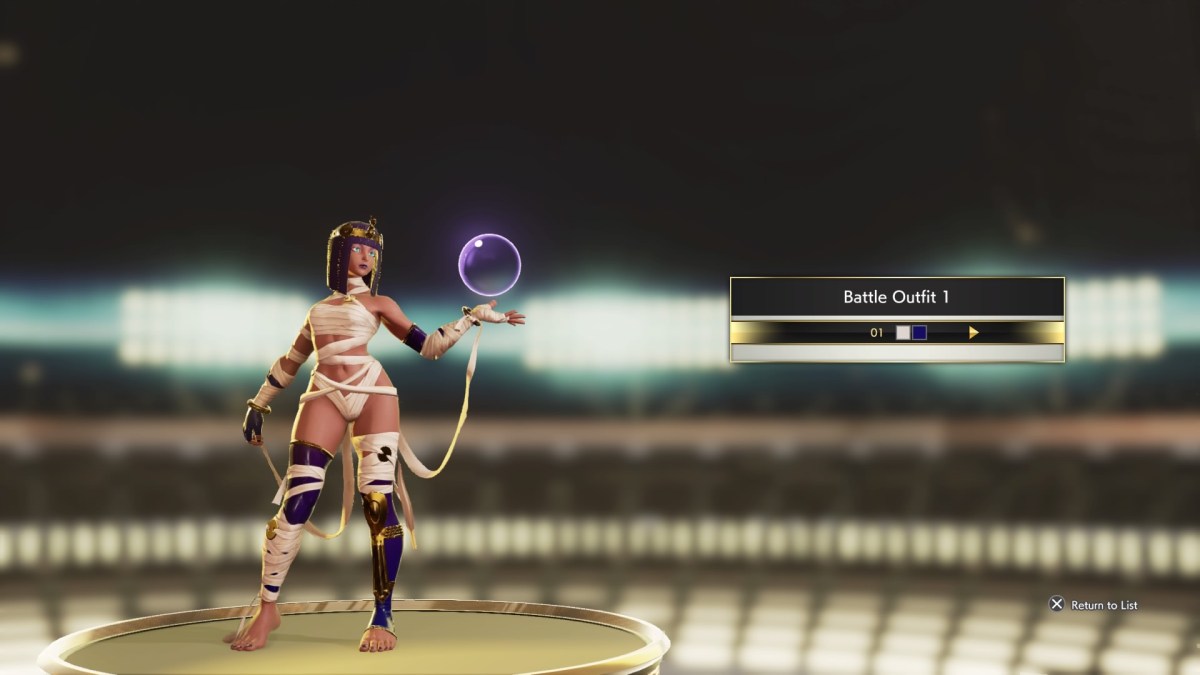Advance to next color with gold arrow
This screenshot has height=675, width=1200.
pyautogui.click(x=973, y=333)
